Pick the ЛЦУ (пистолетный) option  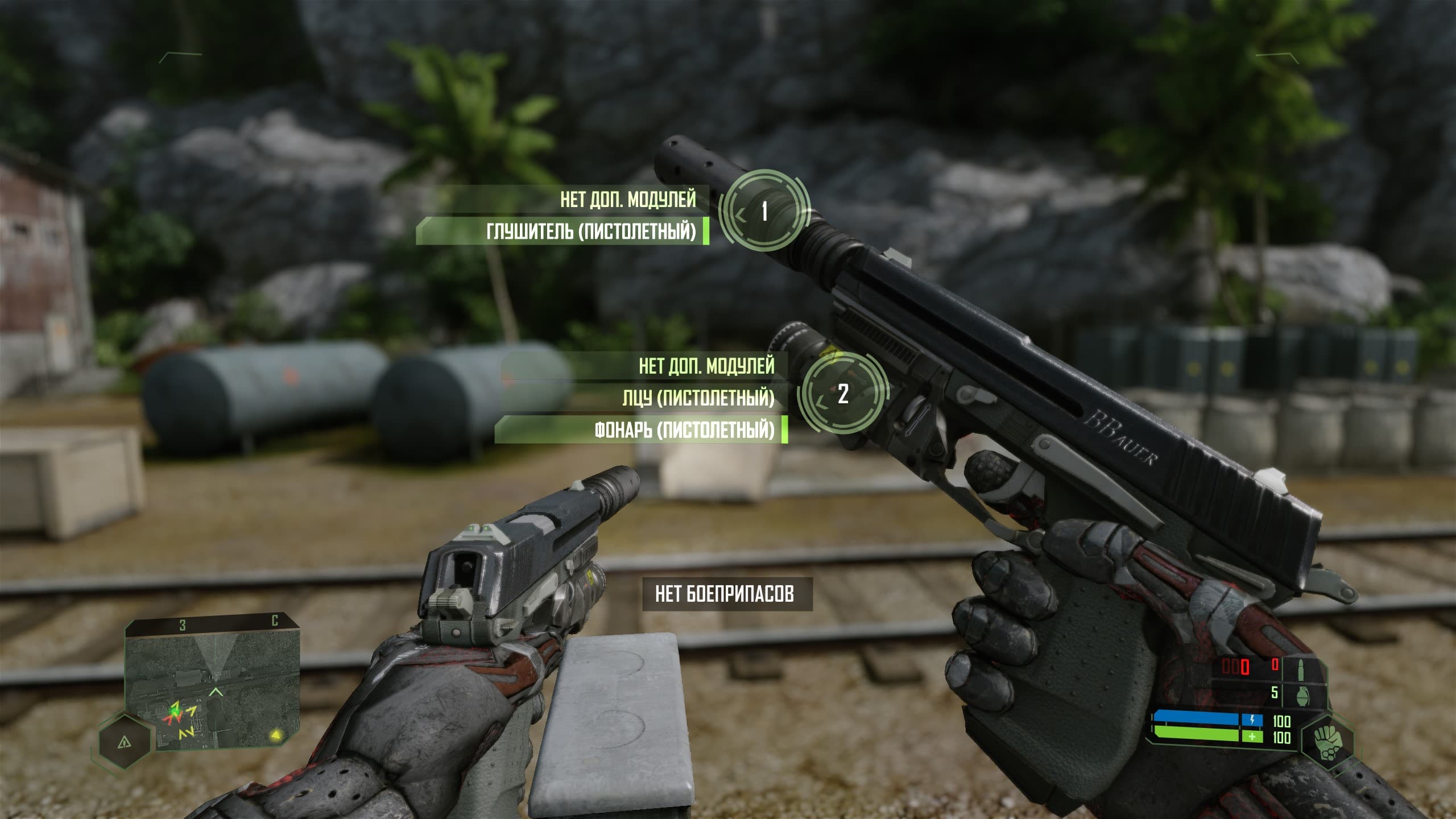pos(698,398)
